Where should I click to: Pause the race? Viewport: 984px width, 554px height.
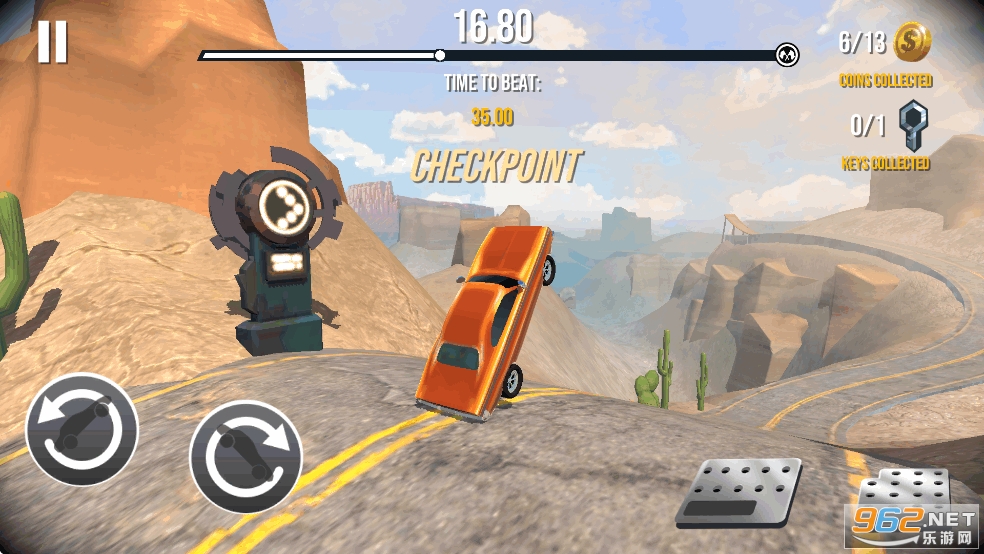52,42
